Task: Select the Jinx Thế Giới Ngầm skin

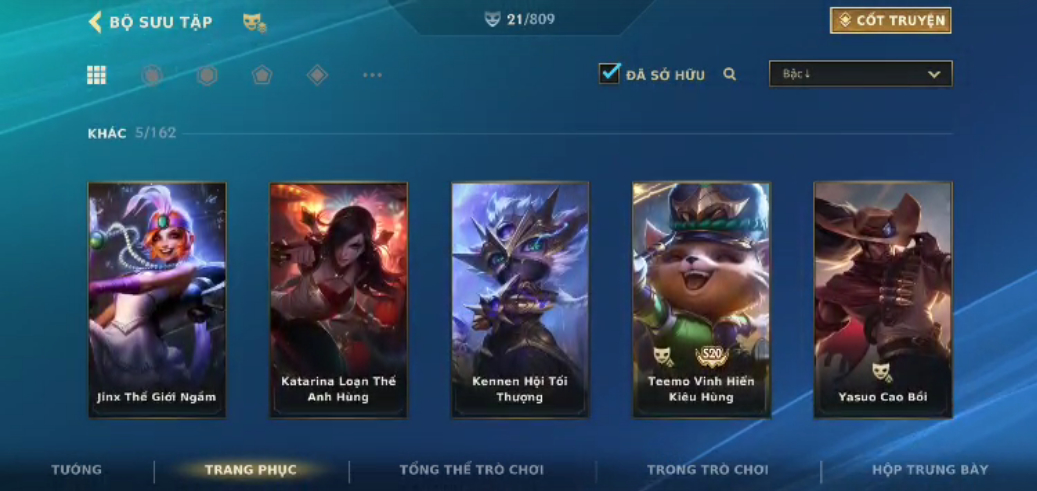Action: tap(157, 298)
